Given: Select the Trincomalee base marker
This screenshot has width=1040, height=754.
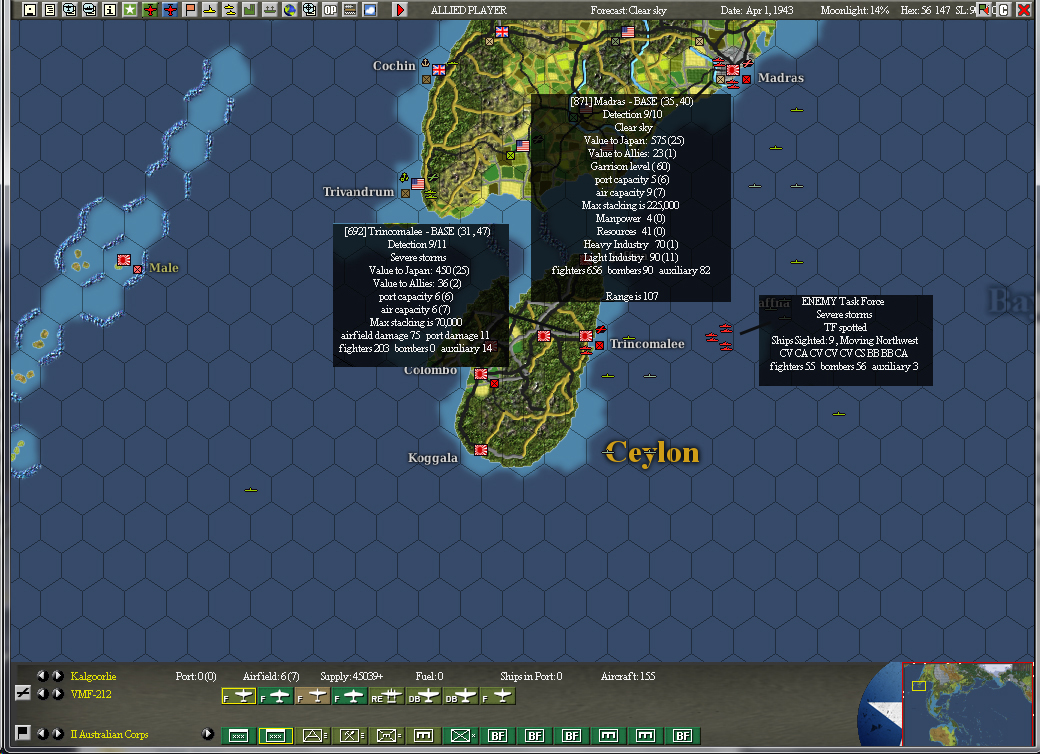Looking at the screenshot, I should tap(598, 344).
